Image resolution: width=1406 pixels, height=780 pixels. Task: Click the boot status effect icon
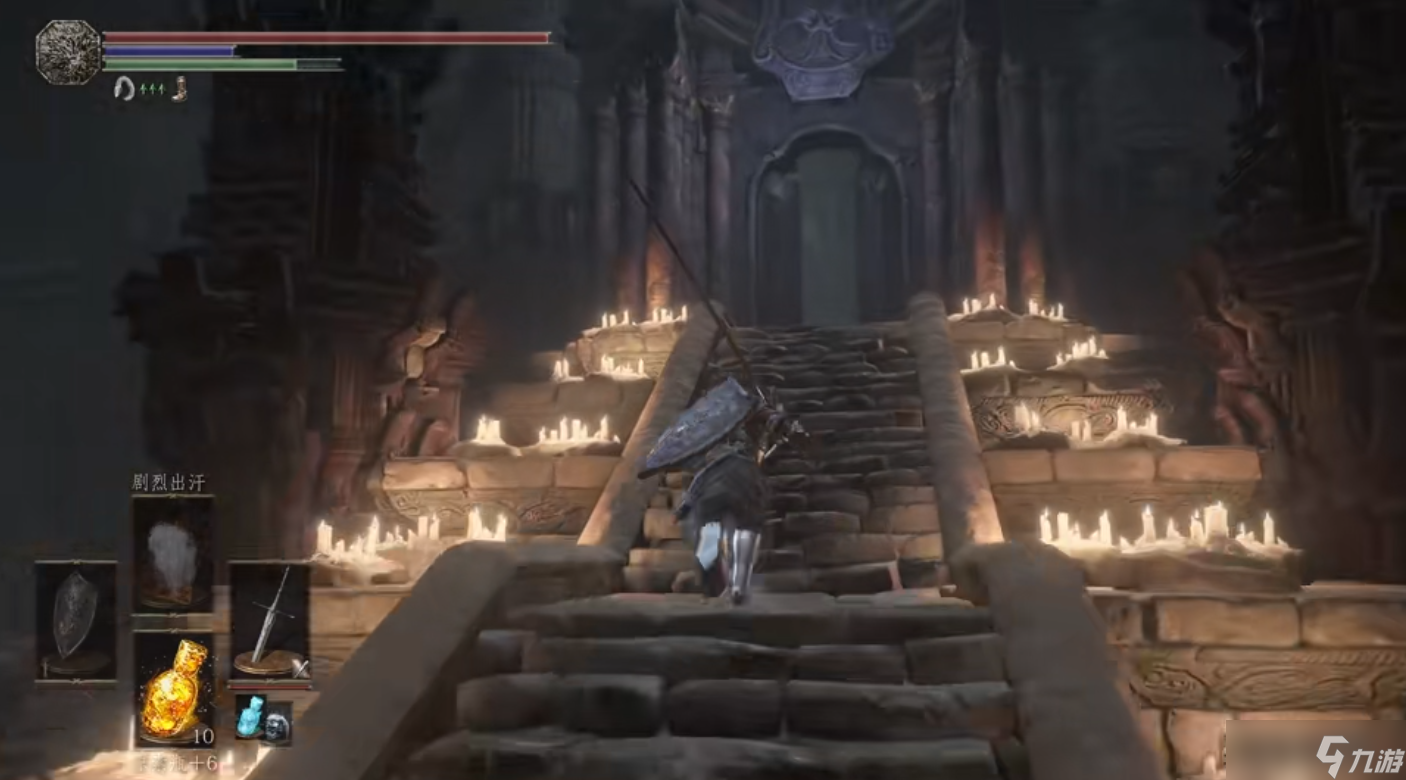pos(180,89)
